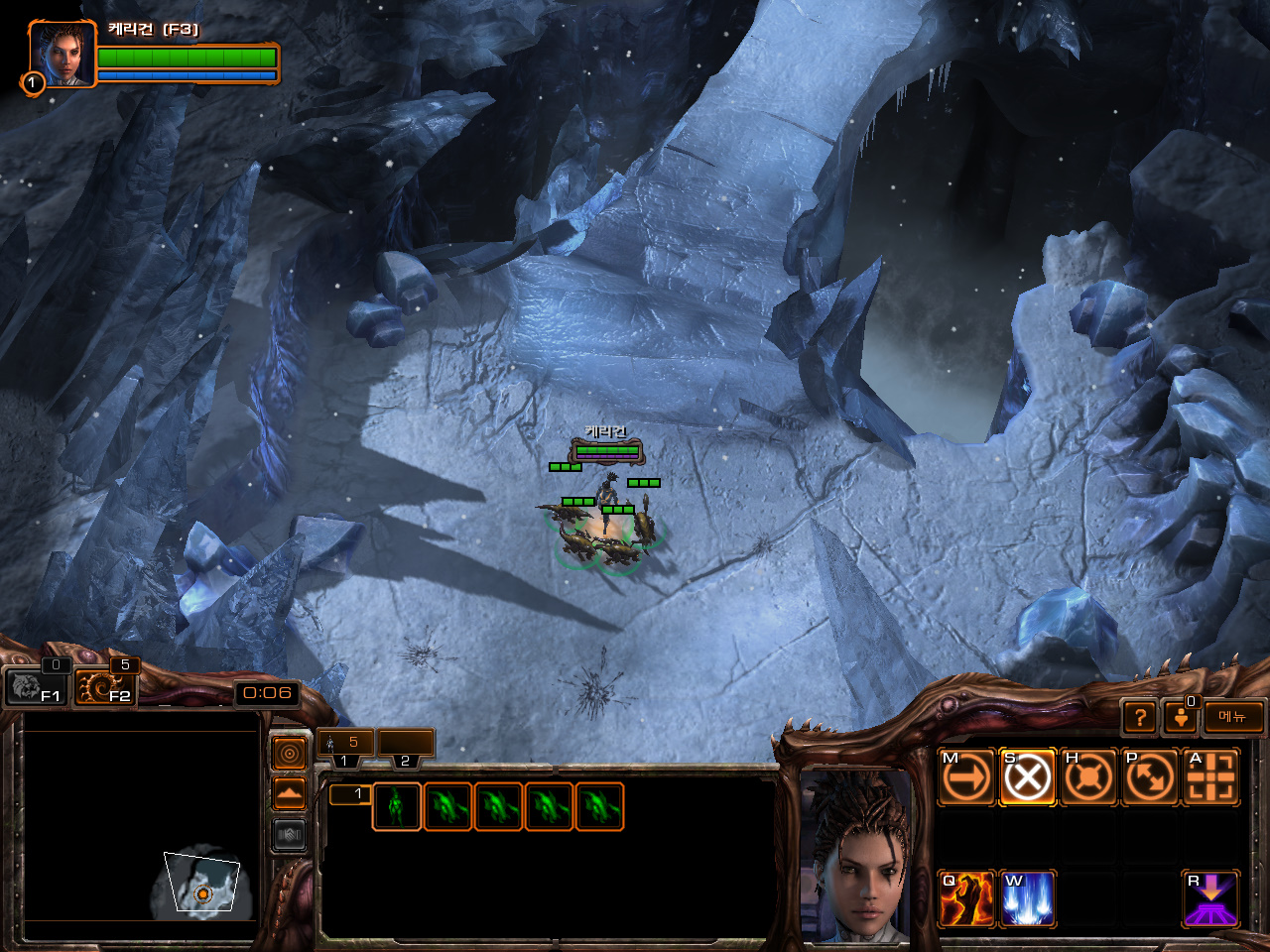Screen dimensions: 1270x952
Task: Cast Kerrigan's fiery hand Q ability
Action: (x=966, y=898)
